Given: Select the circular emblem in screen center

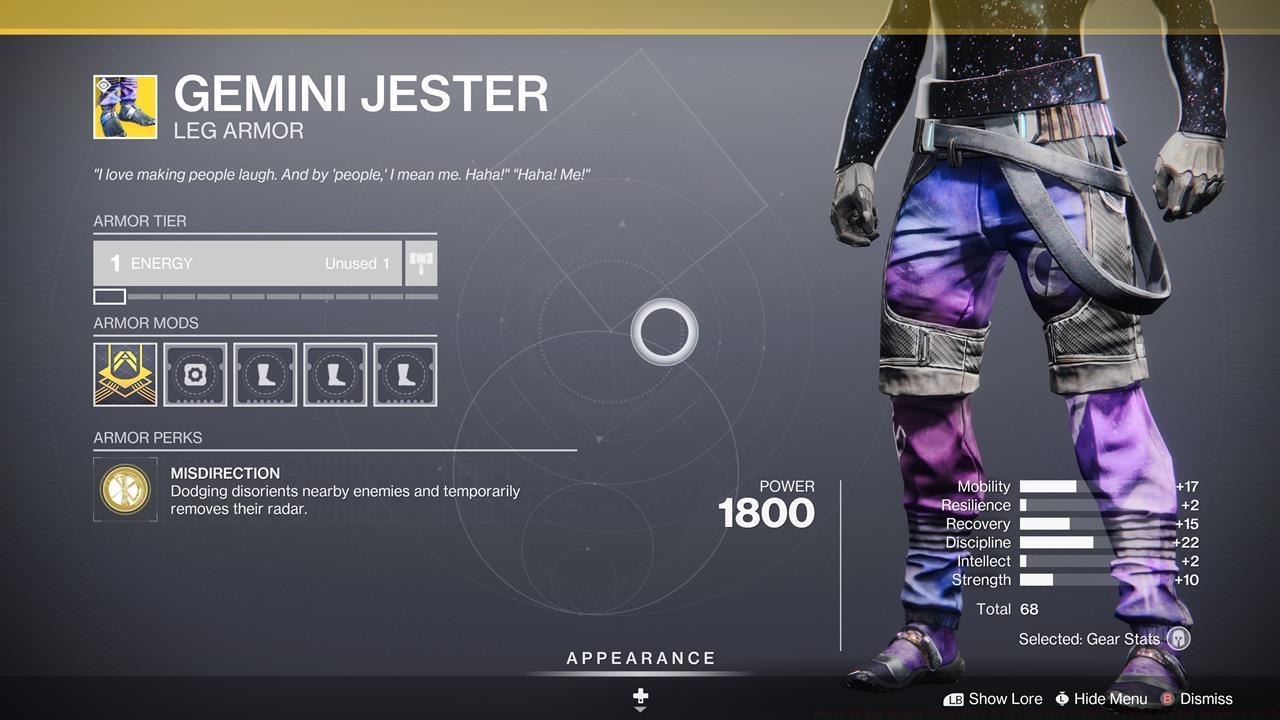Looking at the screenshot, I should tap(664, 330).
